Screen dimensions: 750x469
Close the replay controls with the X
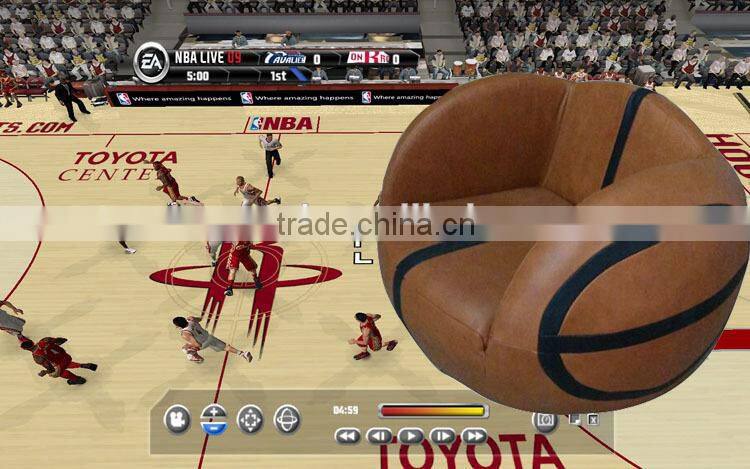click(x=593, y=420)
